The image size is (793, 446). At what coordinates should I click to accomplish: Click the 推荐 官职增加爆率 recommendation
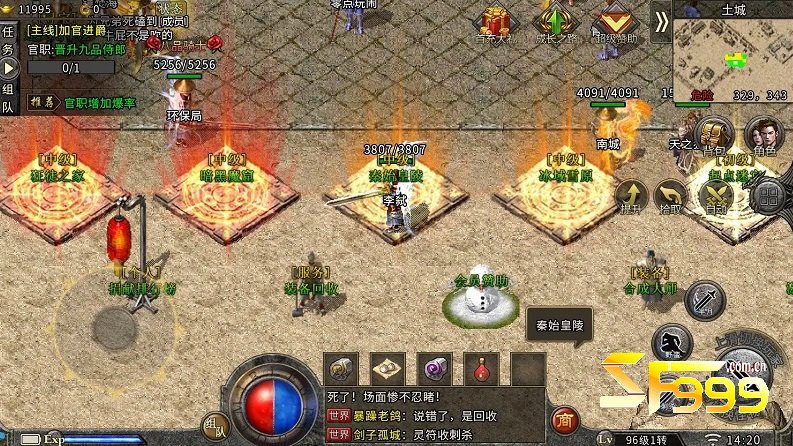[83, 102]
